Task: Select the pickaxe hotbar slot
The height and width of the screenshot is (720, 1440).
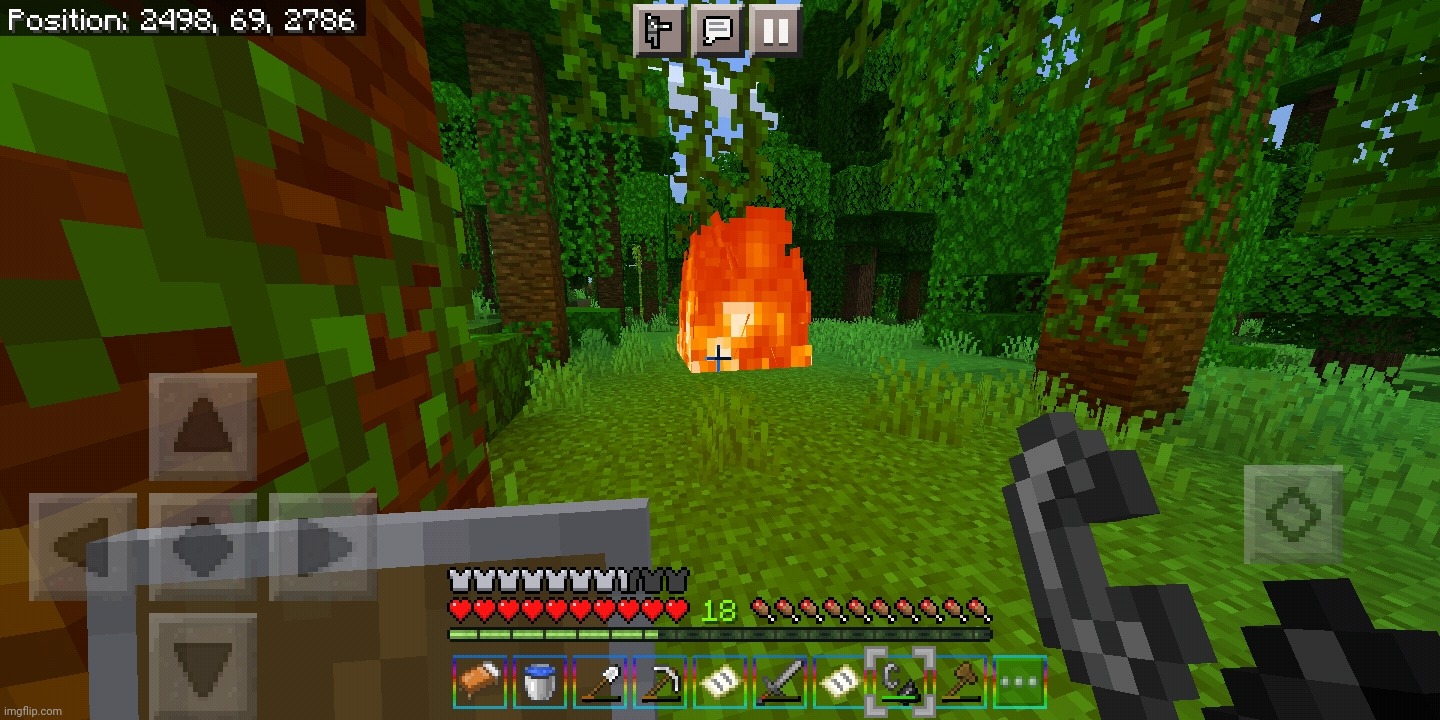Action: tap(658, 684)
